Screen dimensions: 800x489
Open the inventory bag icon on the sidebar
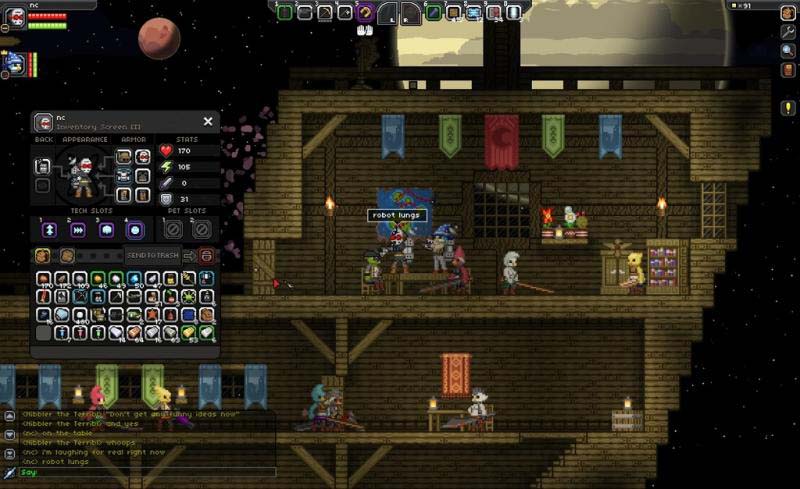click(x=788, y=13)
